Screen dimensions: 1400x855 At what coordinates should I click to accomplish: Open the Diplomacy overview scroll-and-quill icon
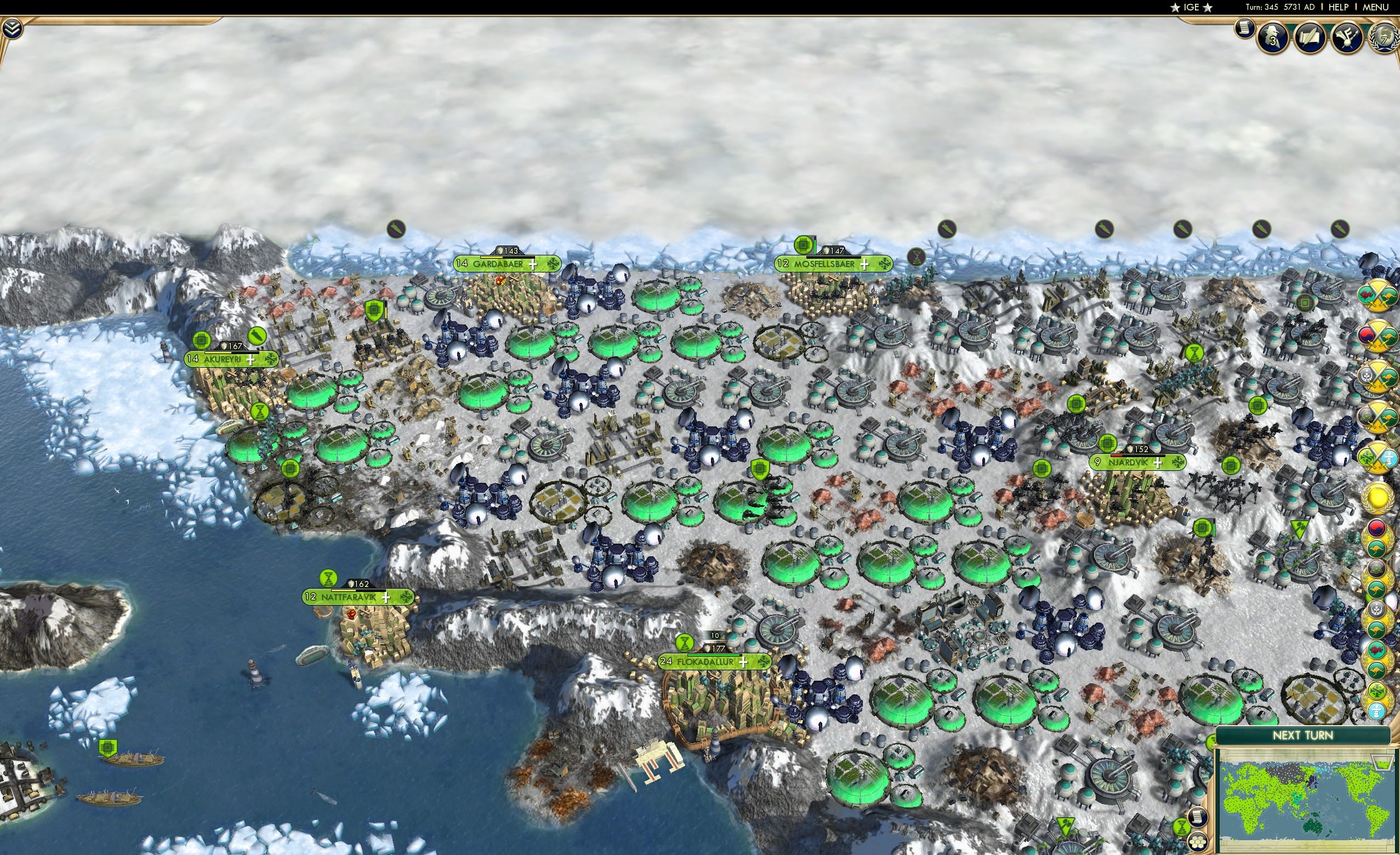[x=1310, y=38]
